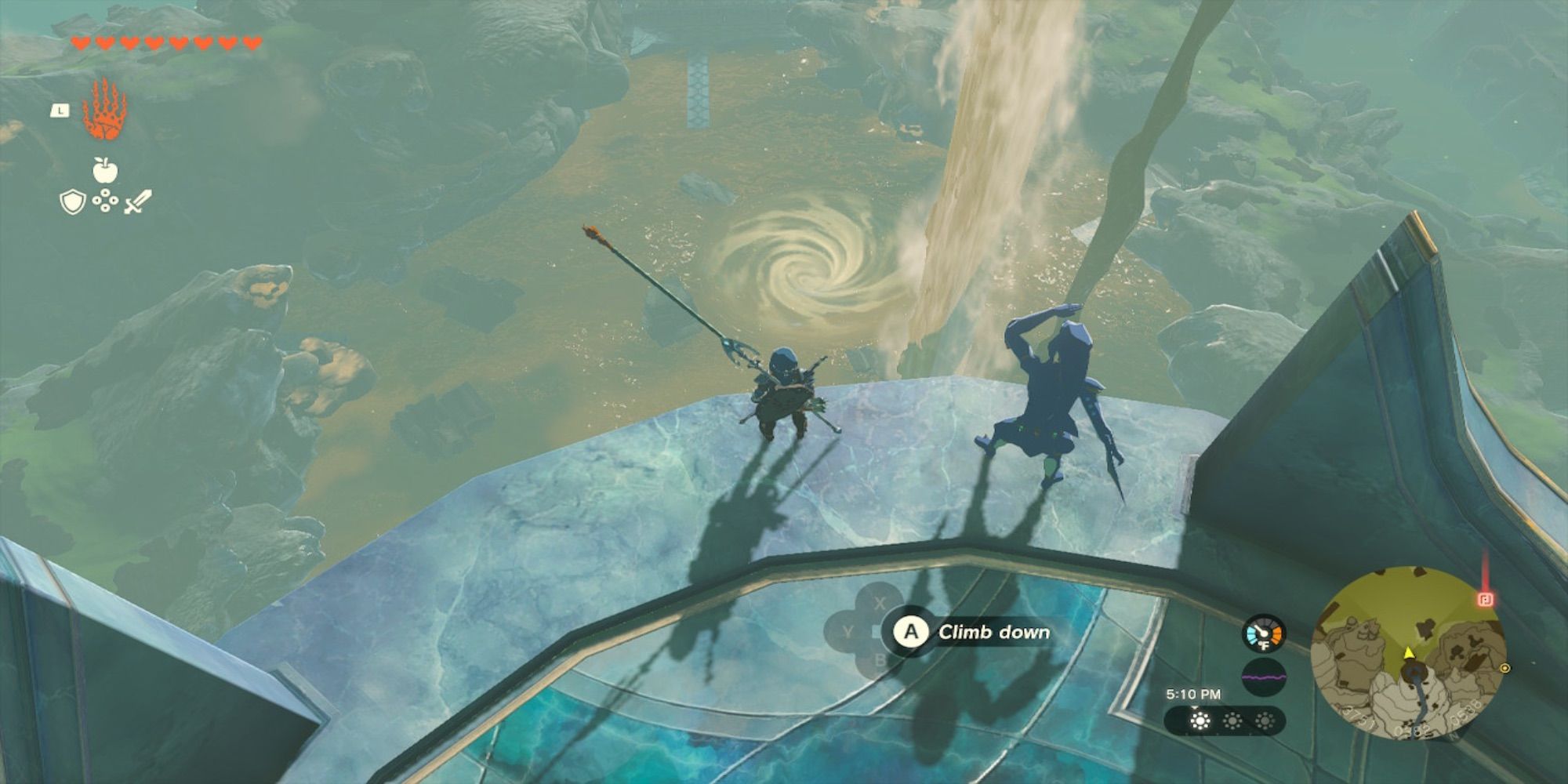Expand the B option on the d-pad overlay
This screenshot has width=1568, height=784.
click(x=879, y=659)
